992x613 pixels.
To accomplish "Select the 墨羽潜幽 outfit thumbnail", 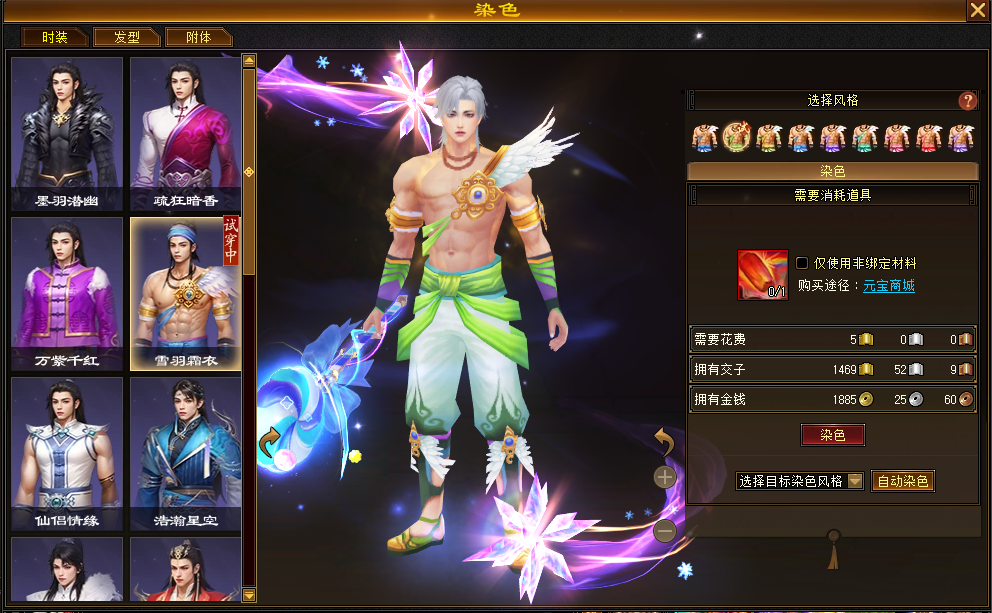I will tap(67, 133).
